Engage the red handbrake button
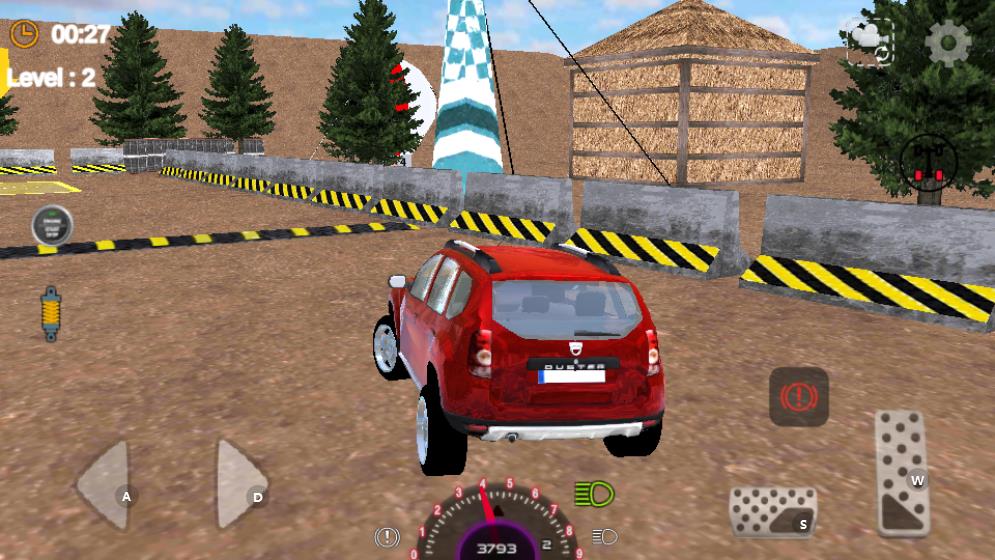 click(798, 397)
